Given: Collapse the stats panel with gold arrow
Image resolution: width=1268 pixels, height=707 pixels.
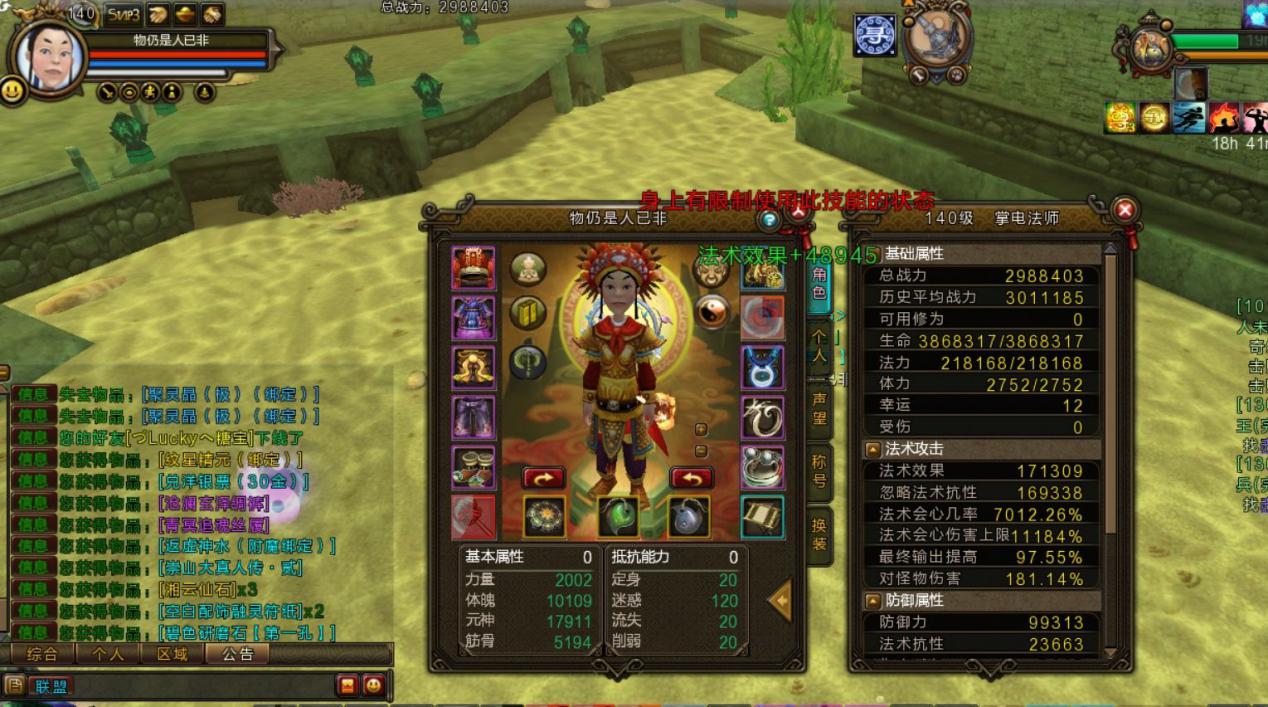Looking at the screenshot, I should point(782,600).
